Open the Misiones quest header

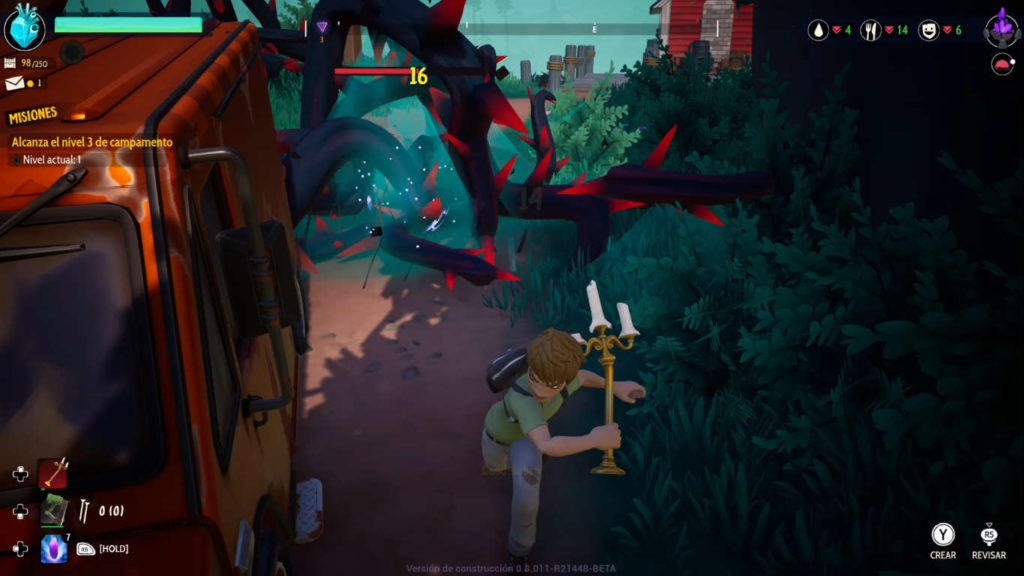click(33, 116)
